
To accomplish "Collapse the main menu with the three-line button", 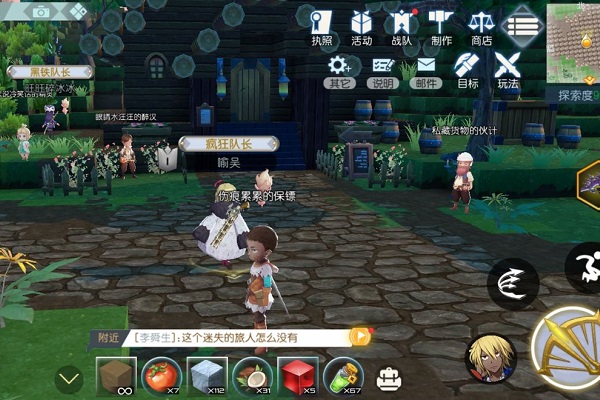I will (522, 24).
